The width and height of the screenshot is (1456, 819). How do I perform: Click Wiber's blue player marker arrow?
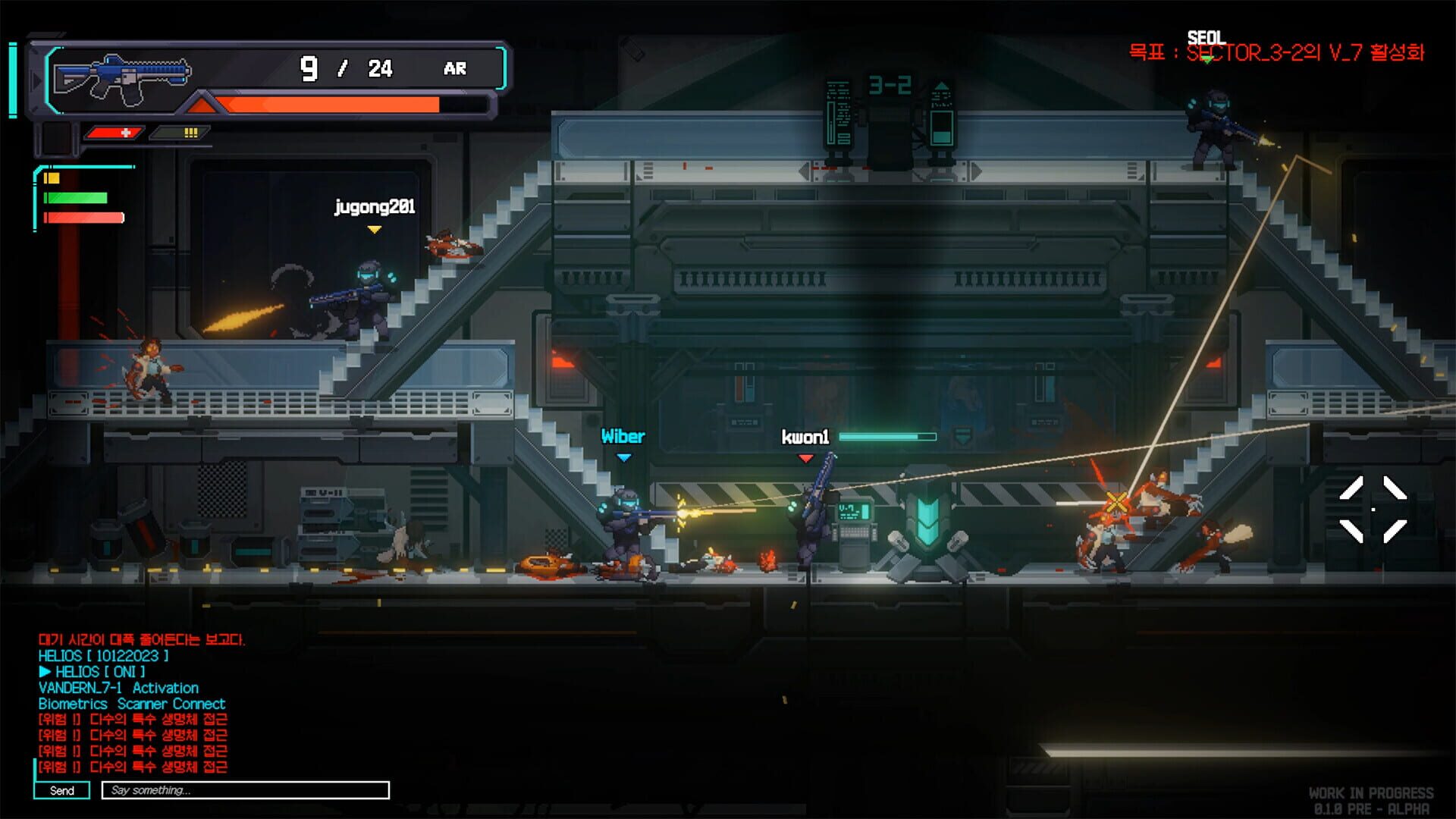click(625, 457)
